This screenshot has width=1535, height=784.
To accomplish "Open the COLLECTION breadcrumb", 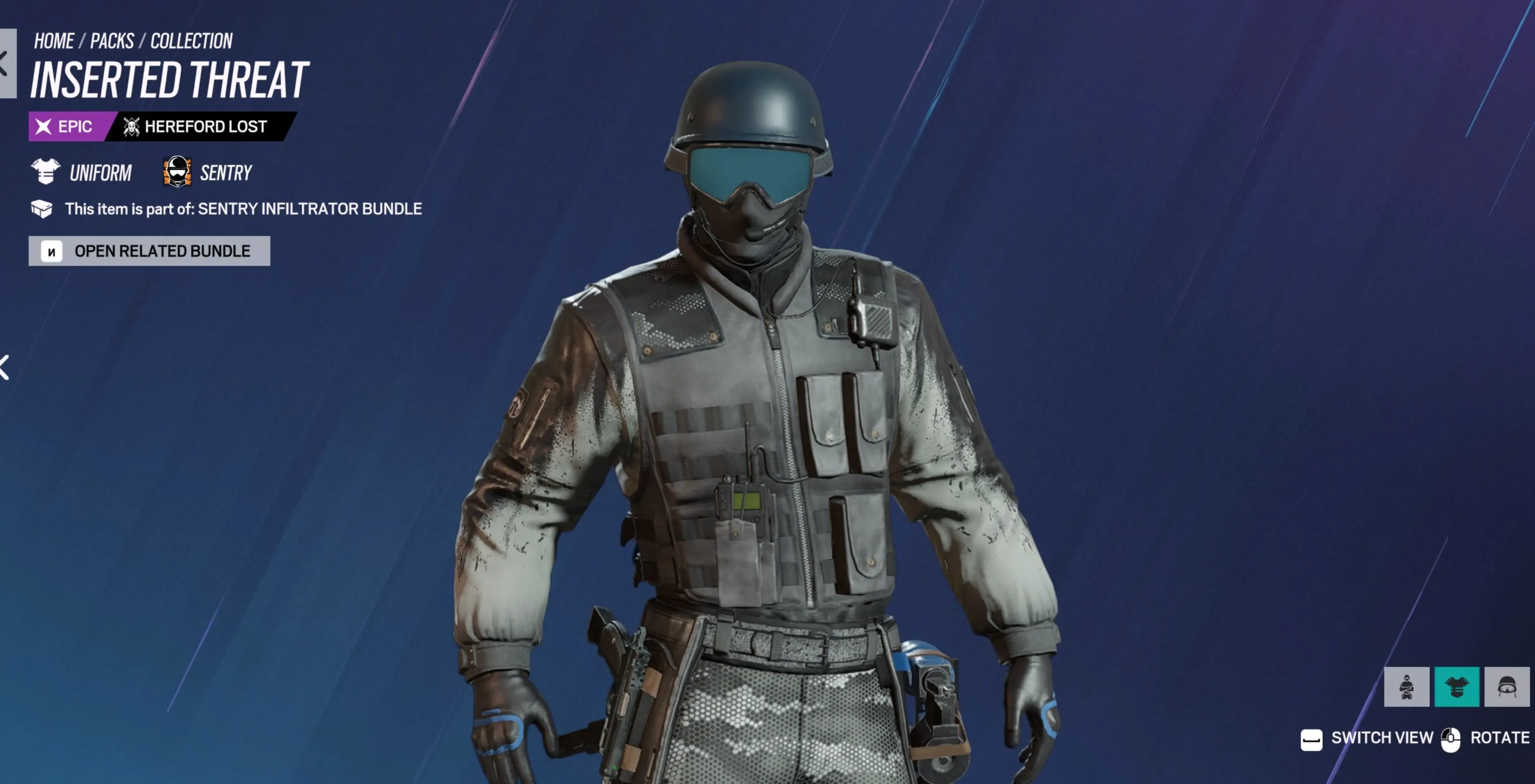I will click(191, 40).
